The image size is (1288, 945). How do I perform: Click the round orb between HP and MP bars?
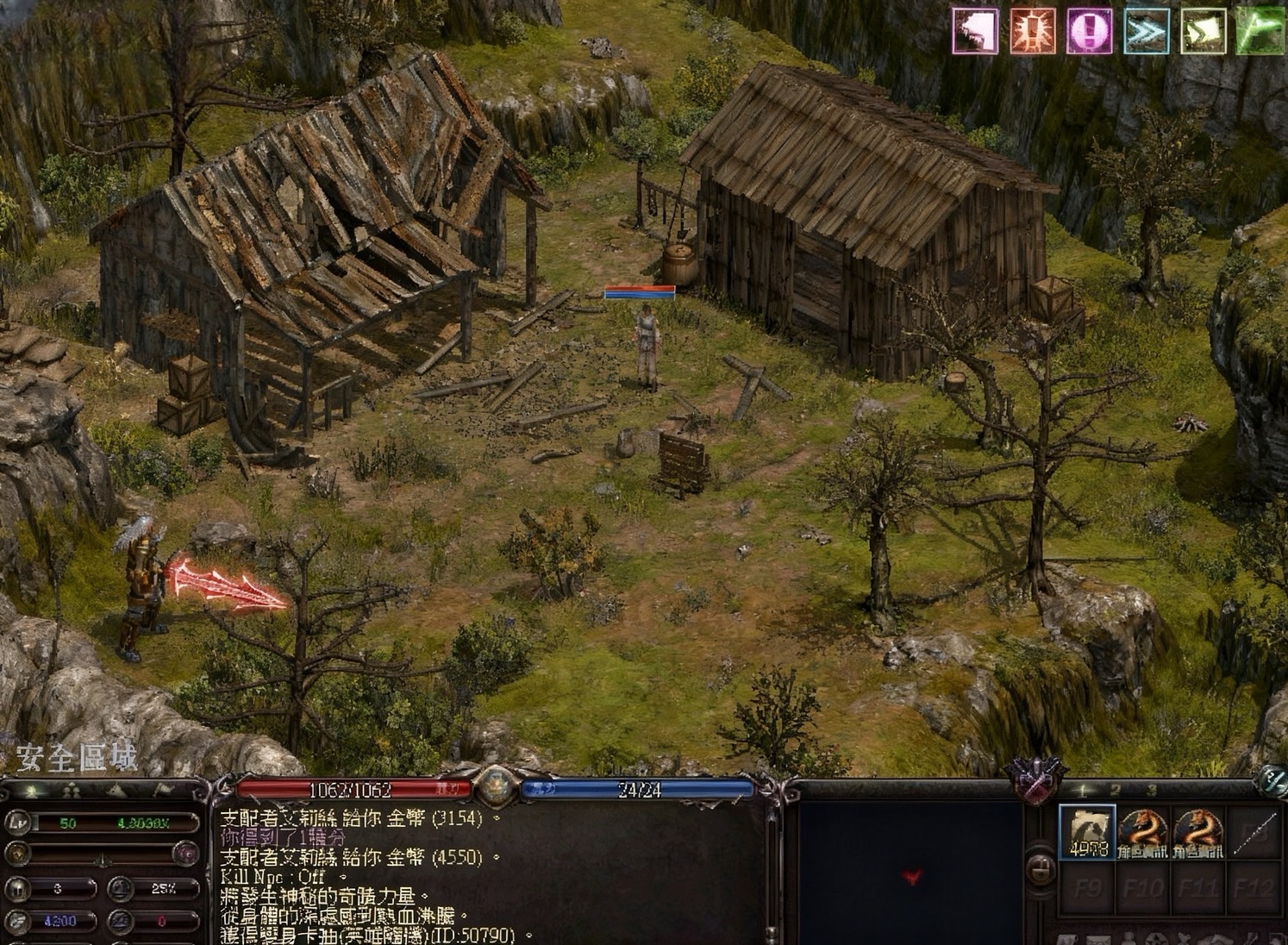click(495, 785)
